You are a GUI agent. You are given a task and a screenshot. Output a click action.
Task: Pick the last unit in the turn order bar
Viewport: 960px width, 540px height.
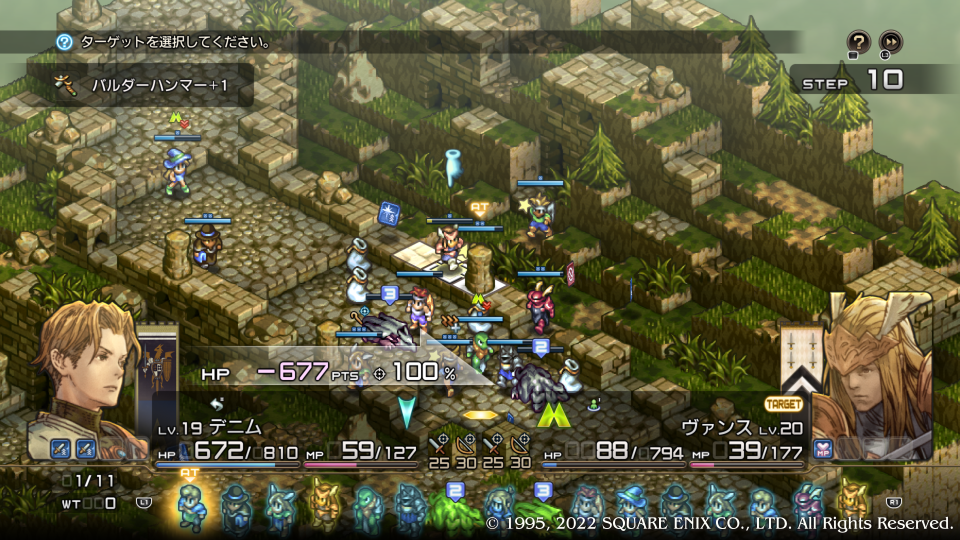pos(852,505)
